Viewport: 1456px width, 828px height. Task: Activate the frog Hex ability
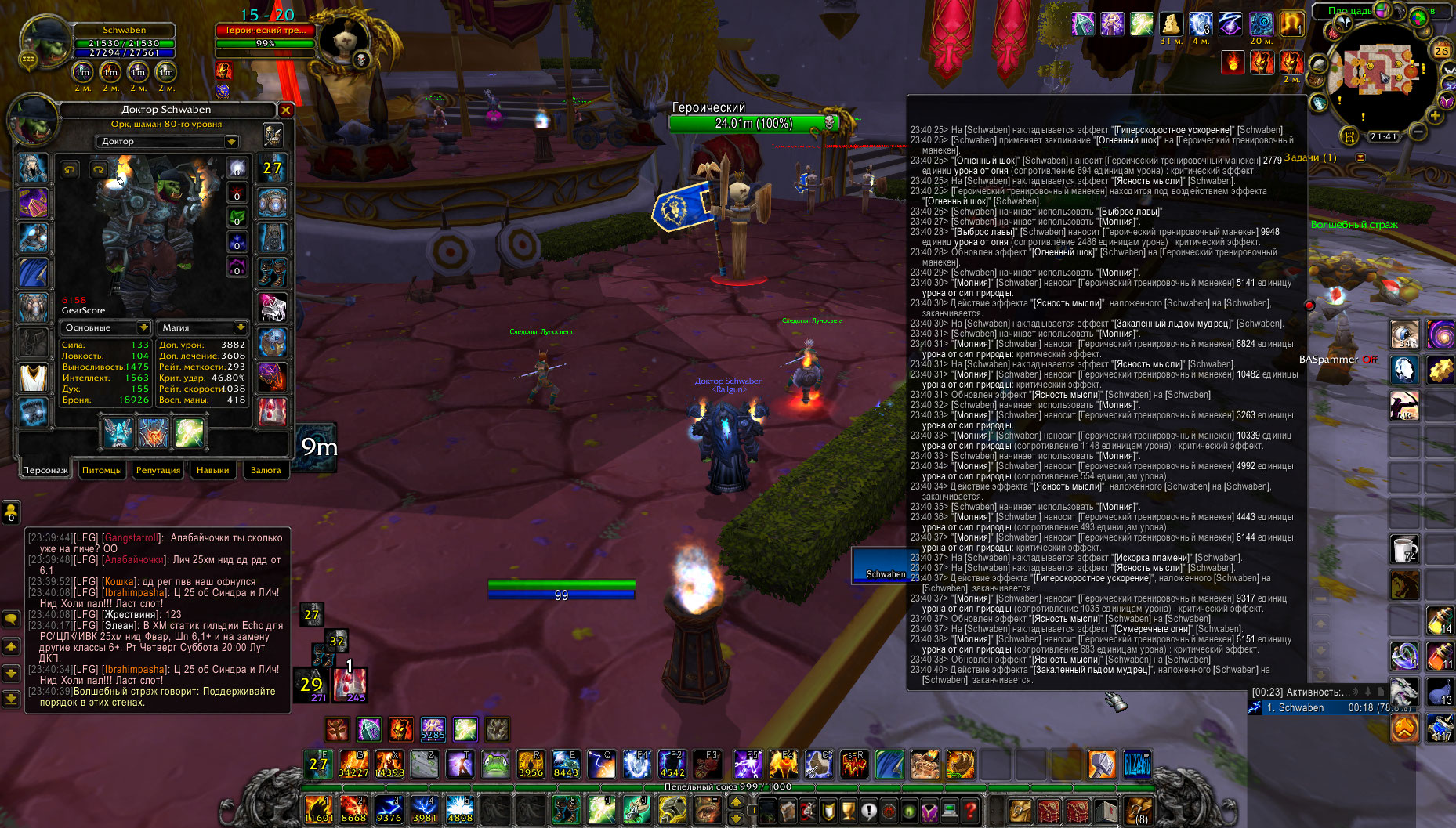click(495, 764)
